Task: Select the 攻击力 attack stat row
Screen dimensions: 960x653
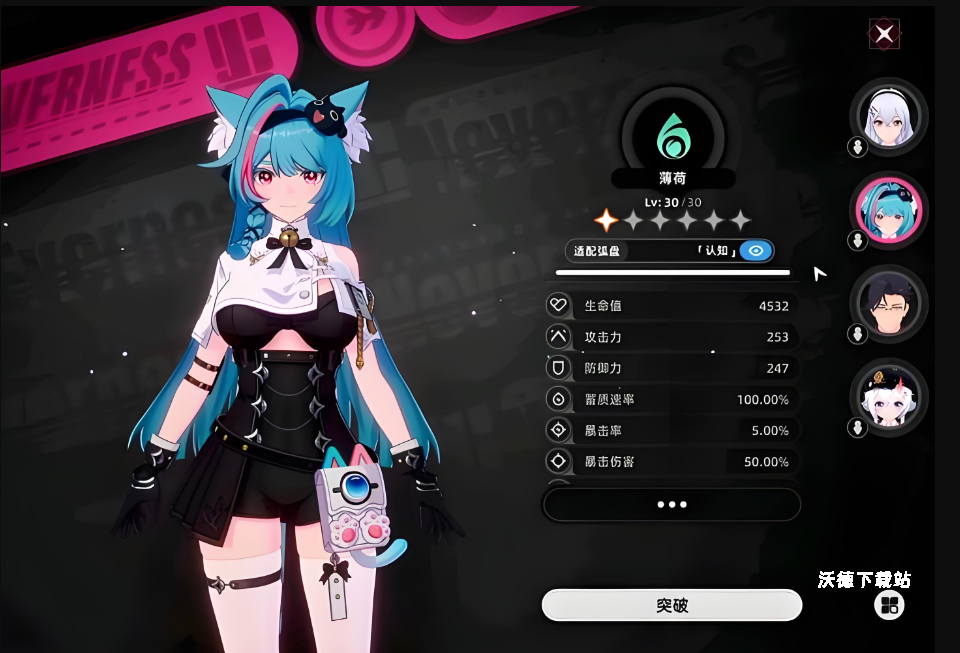Action: (x=672, y=337)
